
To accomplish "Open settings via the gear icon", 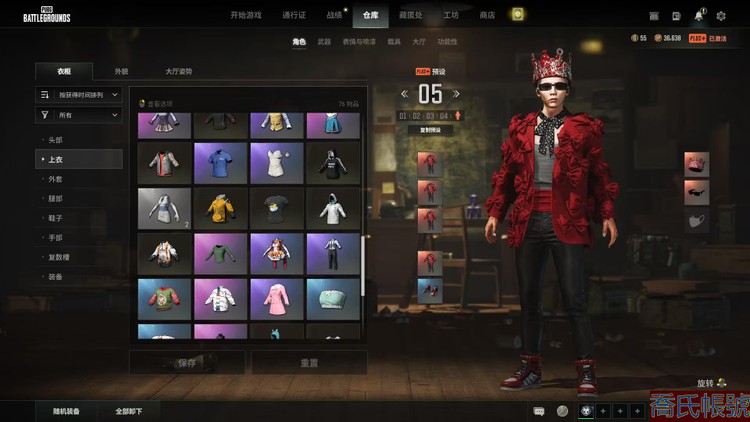I will click(721, 15).
